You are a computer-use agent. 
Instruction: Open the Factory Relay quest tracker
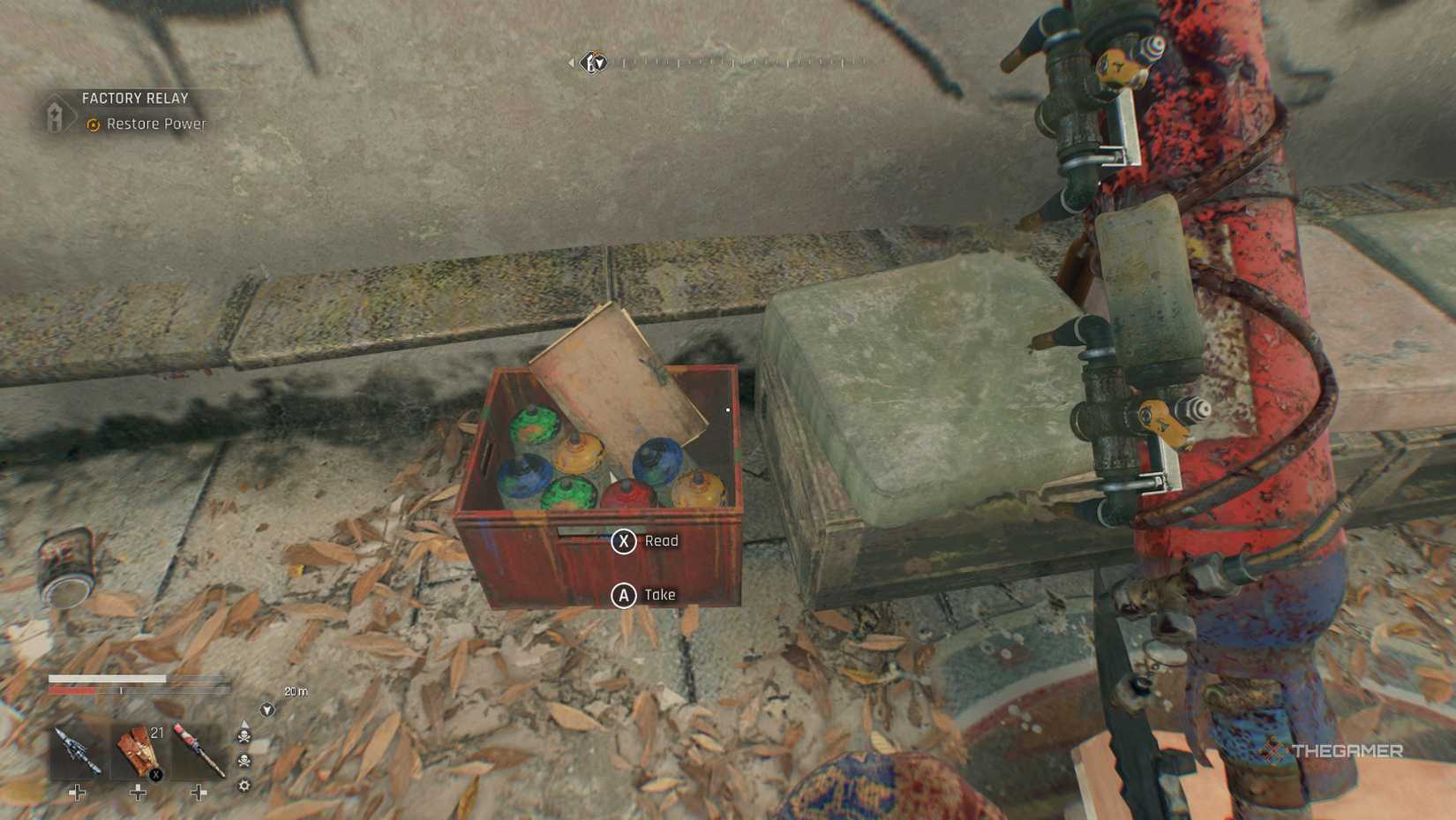click(x=135, y=98)
